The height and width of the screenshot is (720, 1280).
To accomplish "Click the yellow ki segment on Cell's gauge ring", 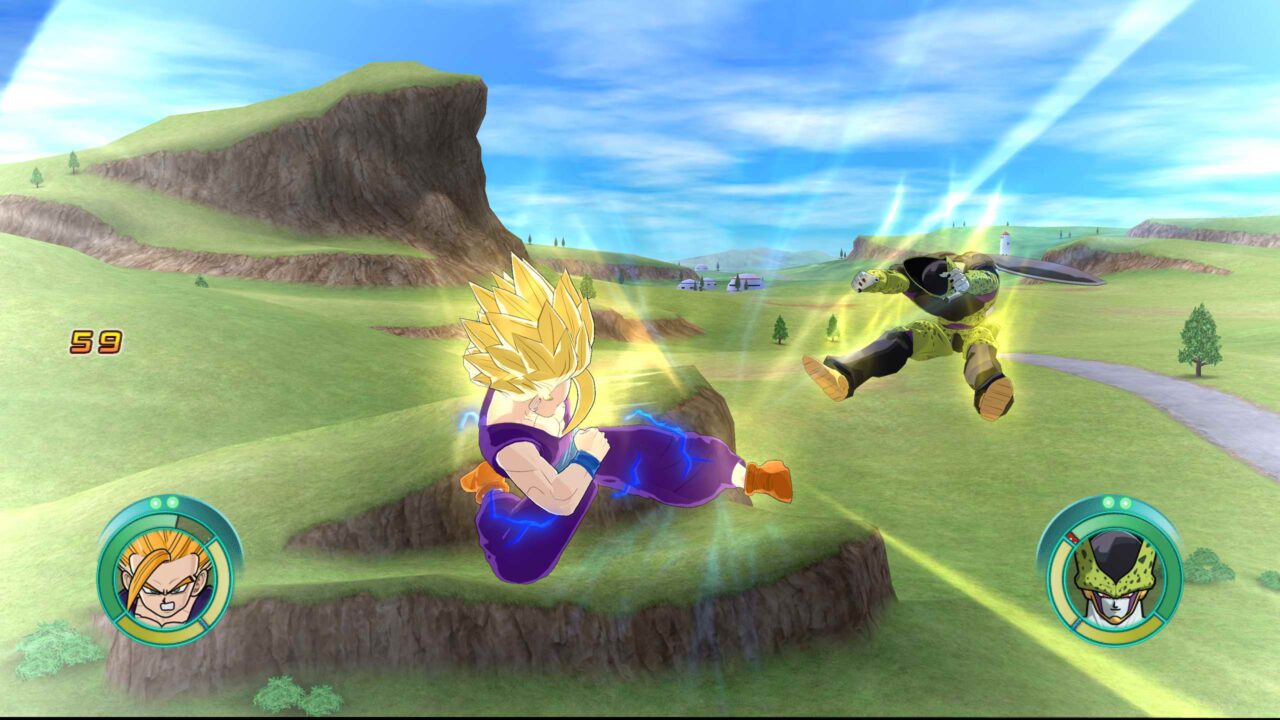I will click(1060, 579).
